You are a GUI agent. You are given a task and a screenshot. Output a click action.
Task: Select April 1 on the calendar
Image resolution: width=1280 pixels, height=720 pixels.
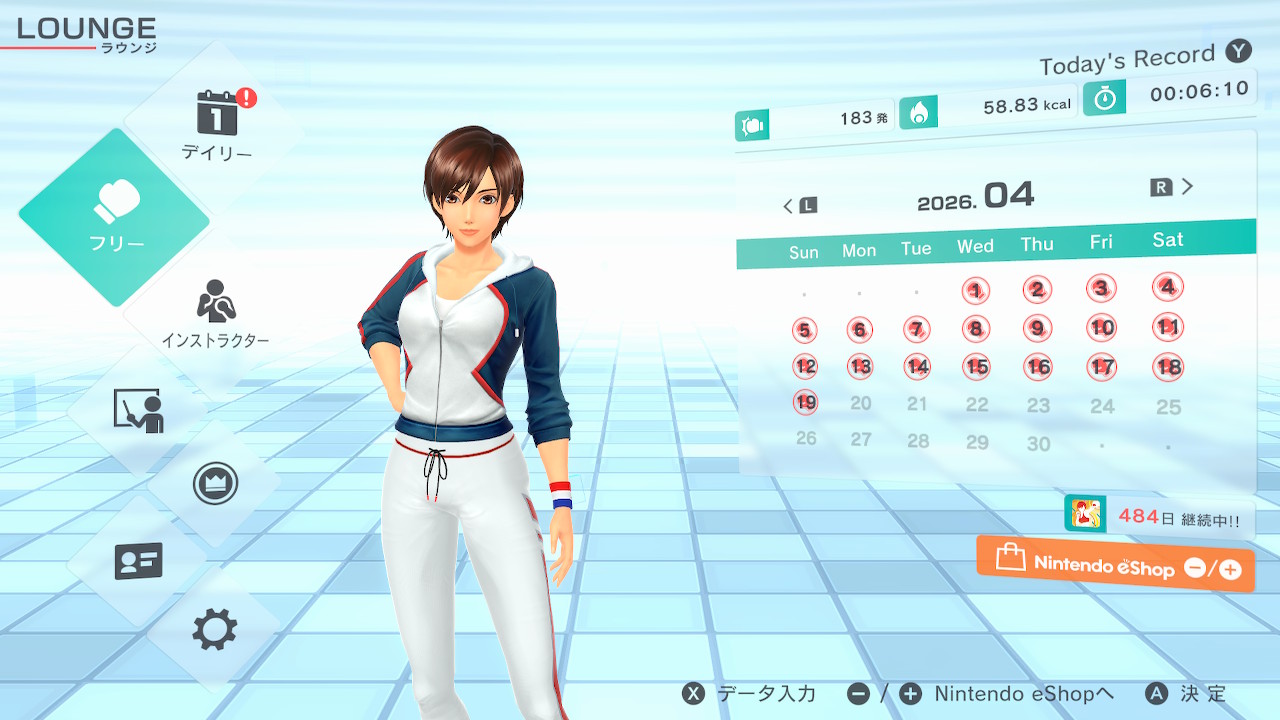click(975, 291)
